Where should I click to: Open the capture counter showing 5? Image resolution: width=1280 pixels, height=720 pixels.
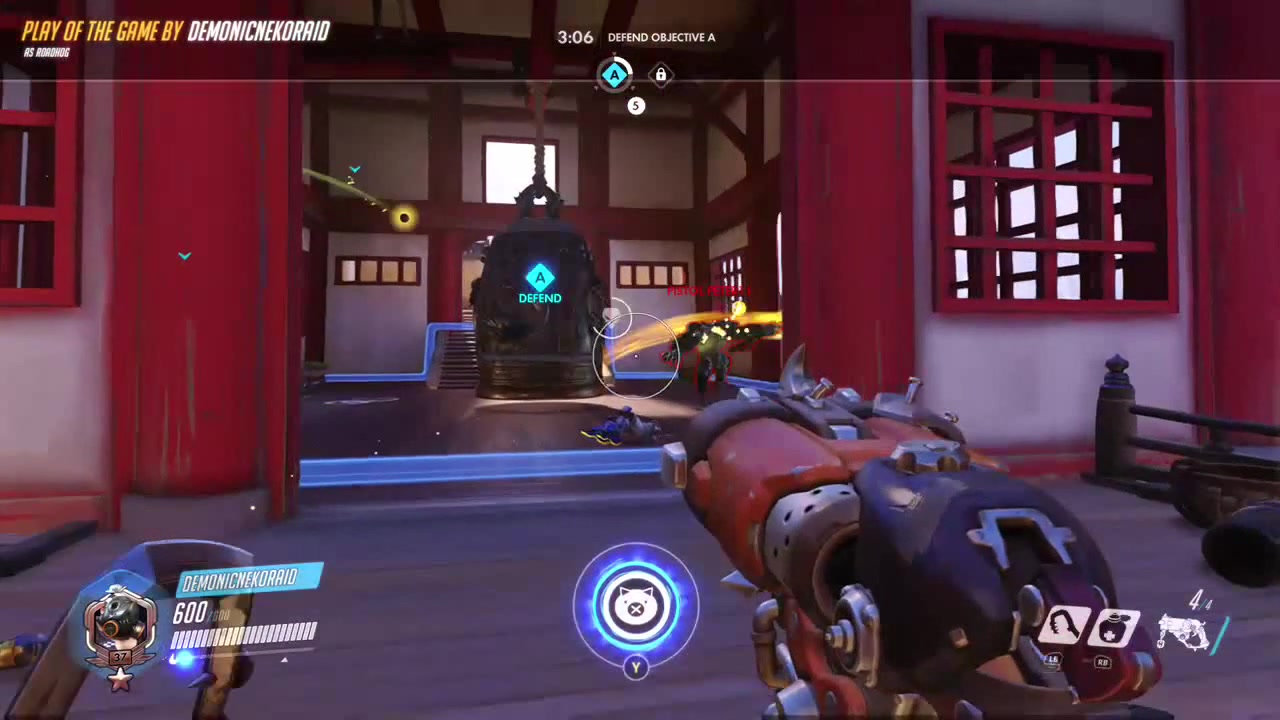[635, 105]
